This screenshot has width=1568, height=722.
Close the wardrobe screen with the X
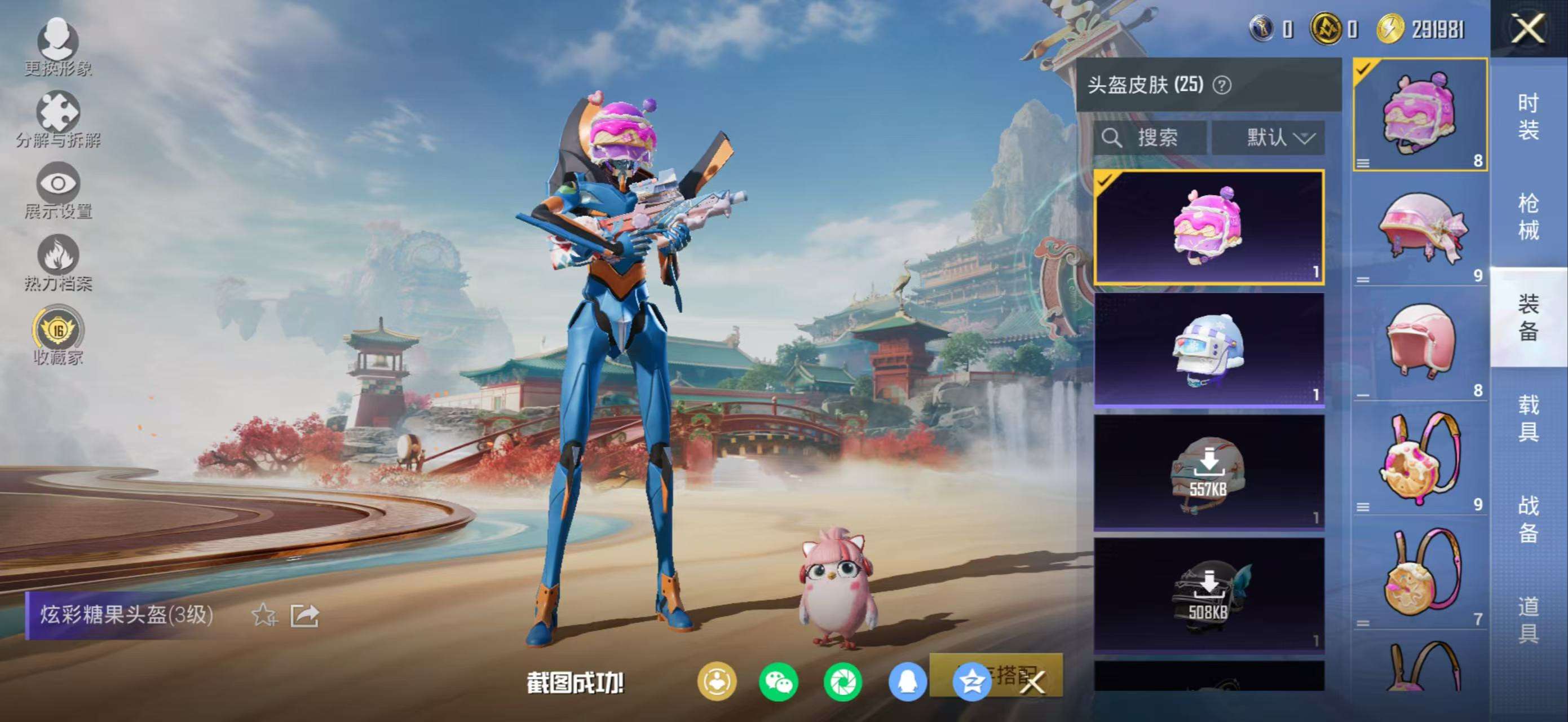tap(1527, 29)
